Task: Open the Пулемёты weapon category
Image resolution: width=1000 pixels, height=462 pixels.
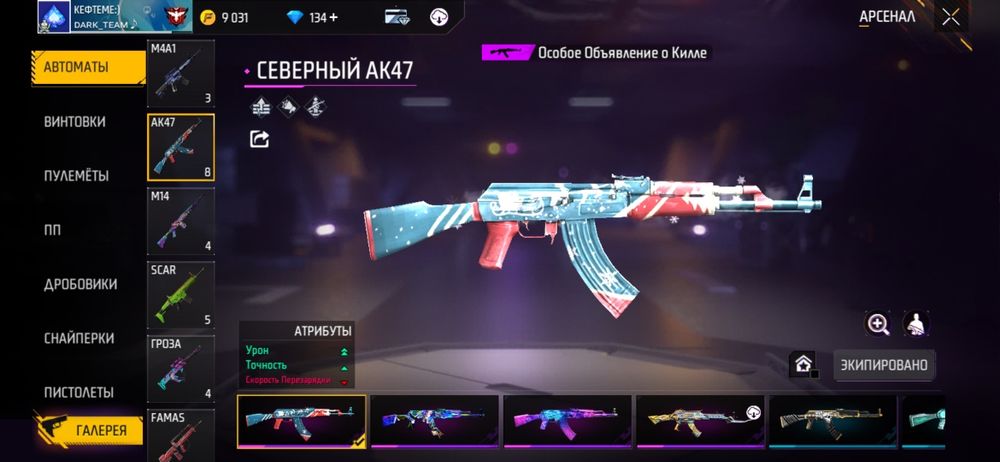Action: click(76, 176)
